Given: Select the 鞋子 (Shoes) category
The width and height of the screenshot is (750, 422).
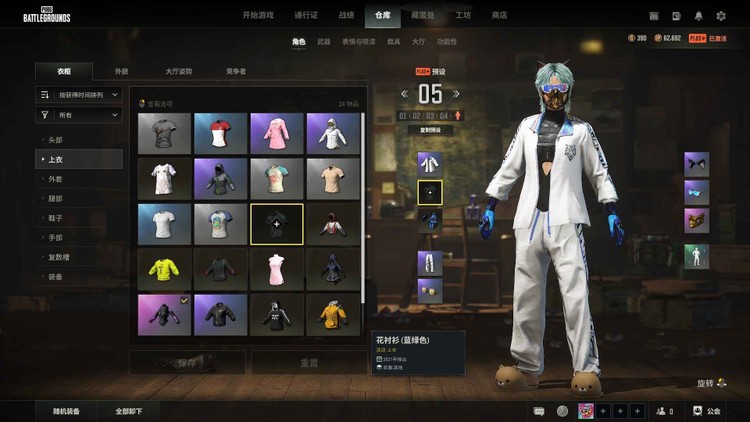Looking at the screenshot, I should tap(56, 218).
